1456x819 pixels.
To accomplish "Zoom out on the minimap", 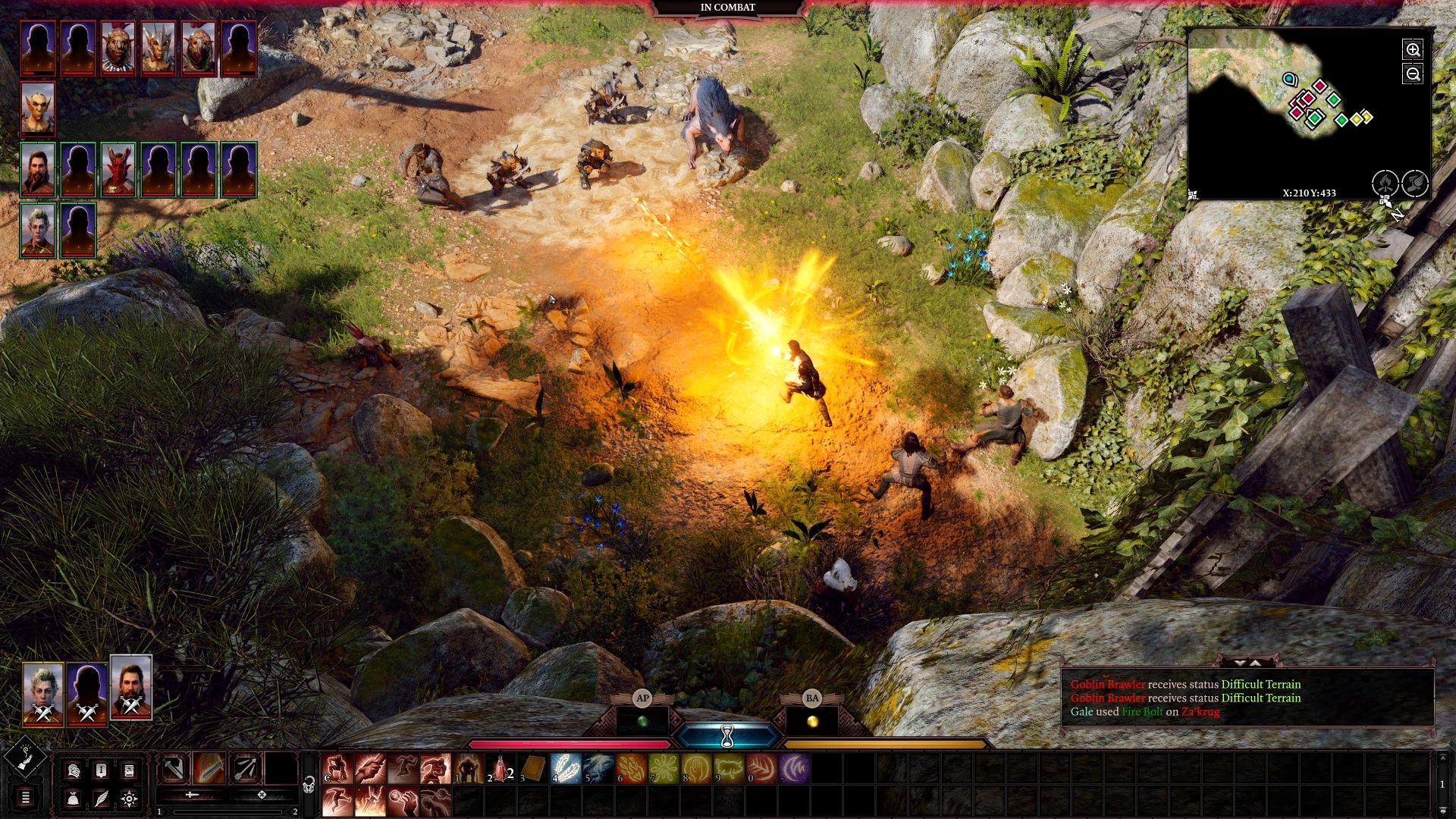I will [x=1414, y=74].
